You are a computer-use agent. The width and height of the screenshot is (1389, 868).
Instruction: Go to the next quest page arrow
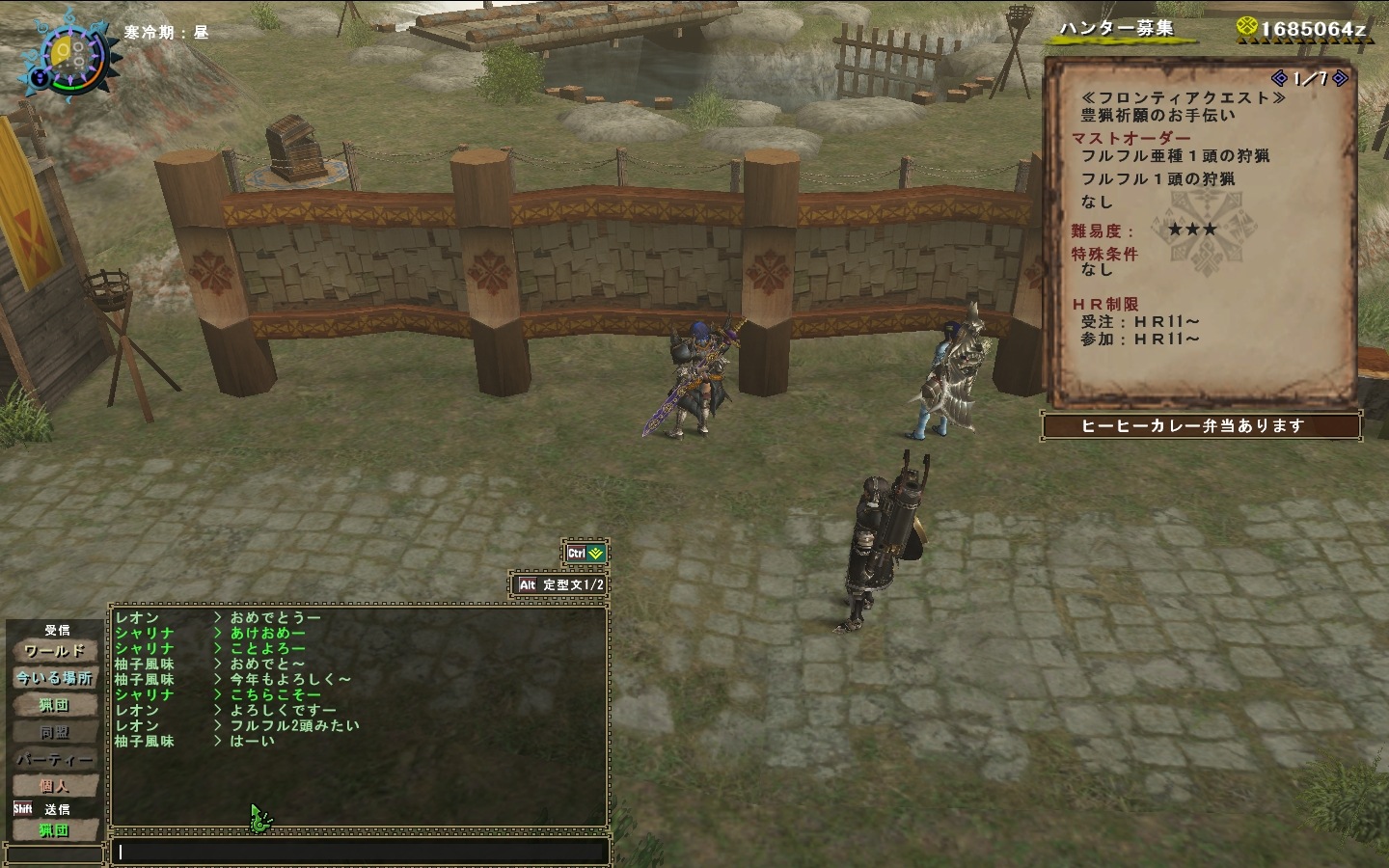pos(1340,78)
